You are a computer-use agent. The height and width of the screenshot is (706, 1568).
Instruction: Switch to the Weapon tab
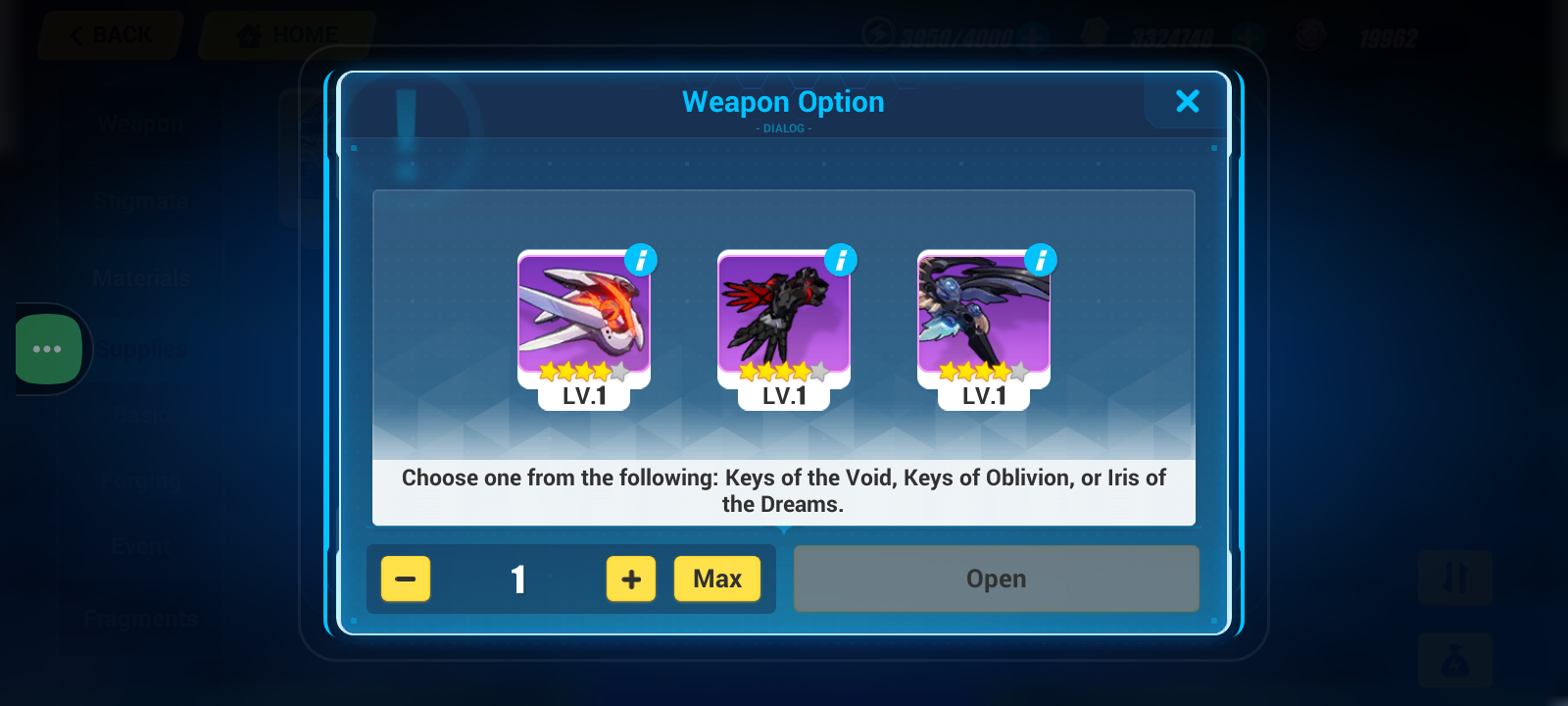click(140, 124)
